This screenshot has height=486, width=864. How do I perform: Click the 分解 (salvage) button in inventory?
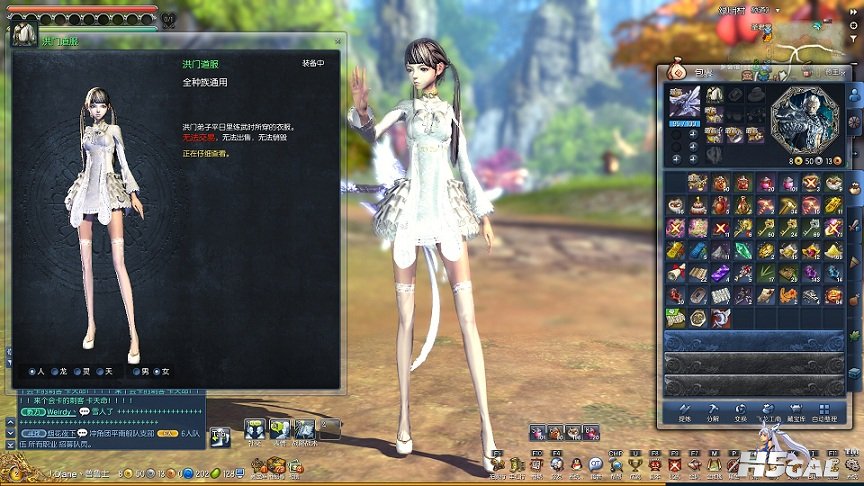(x=713, y=410)
